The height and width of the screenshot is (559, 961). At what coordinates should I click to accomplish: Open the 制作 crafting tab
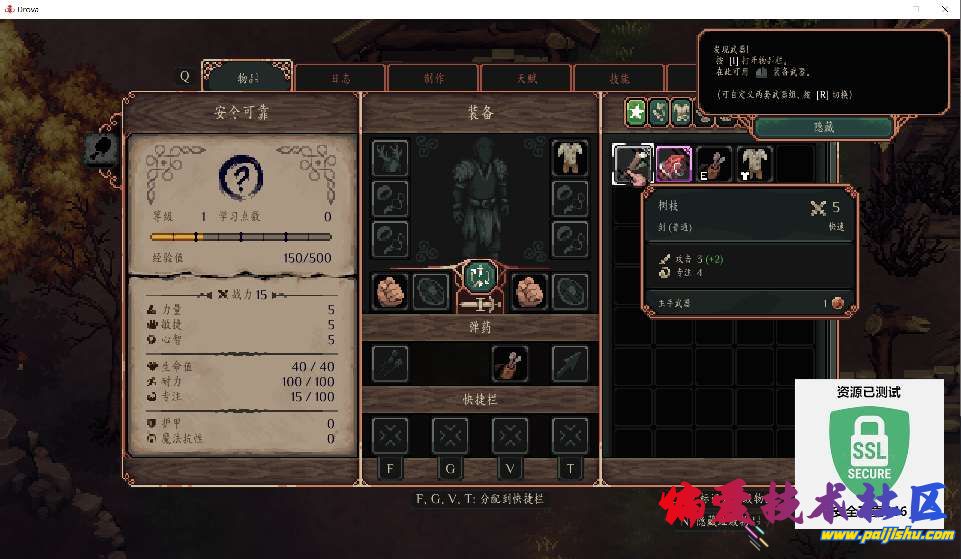tap(433, 77)
